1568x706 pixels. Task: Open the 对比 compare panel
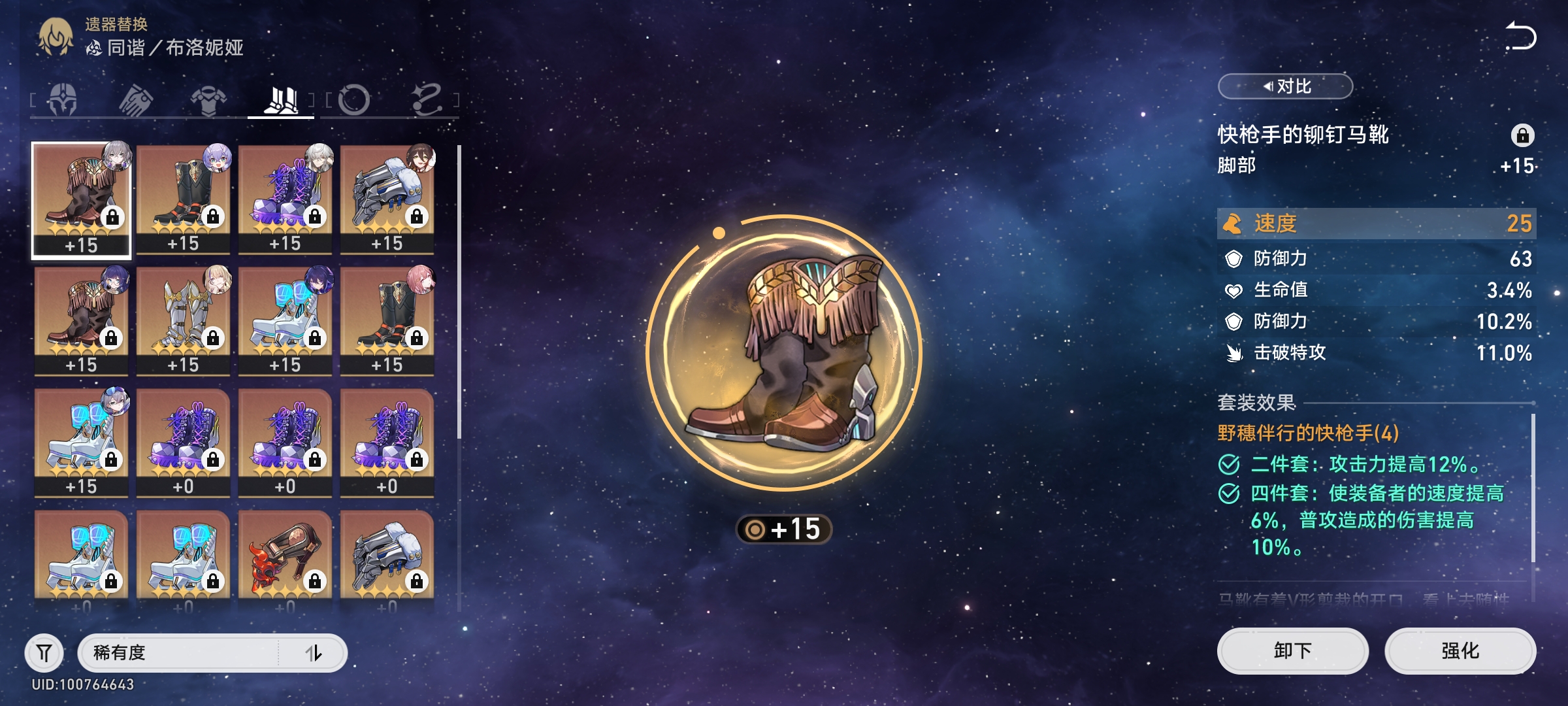tap(1285, 86)
